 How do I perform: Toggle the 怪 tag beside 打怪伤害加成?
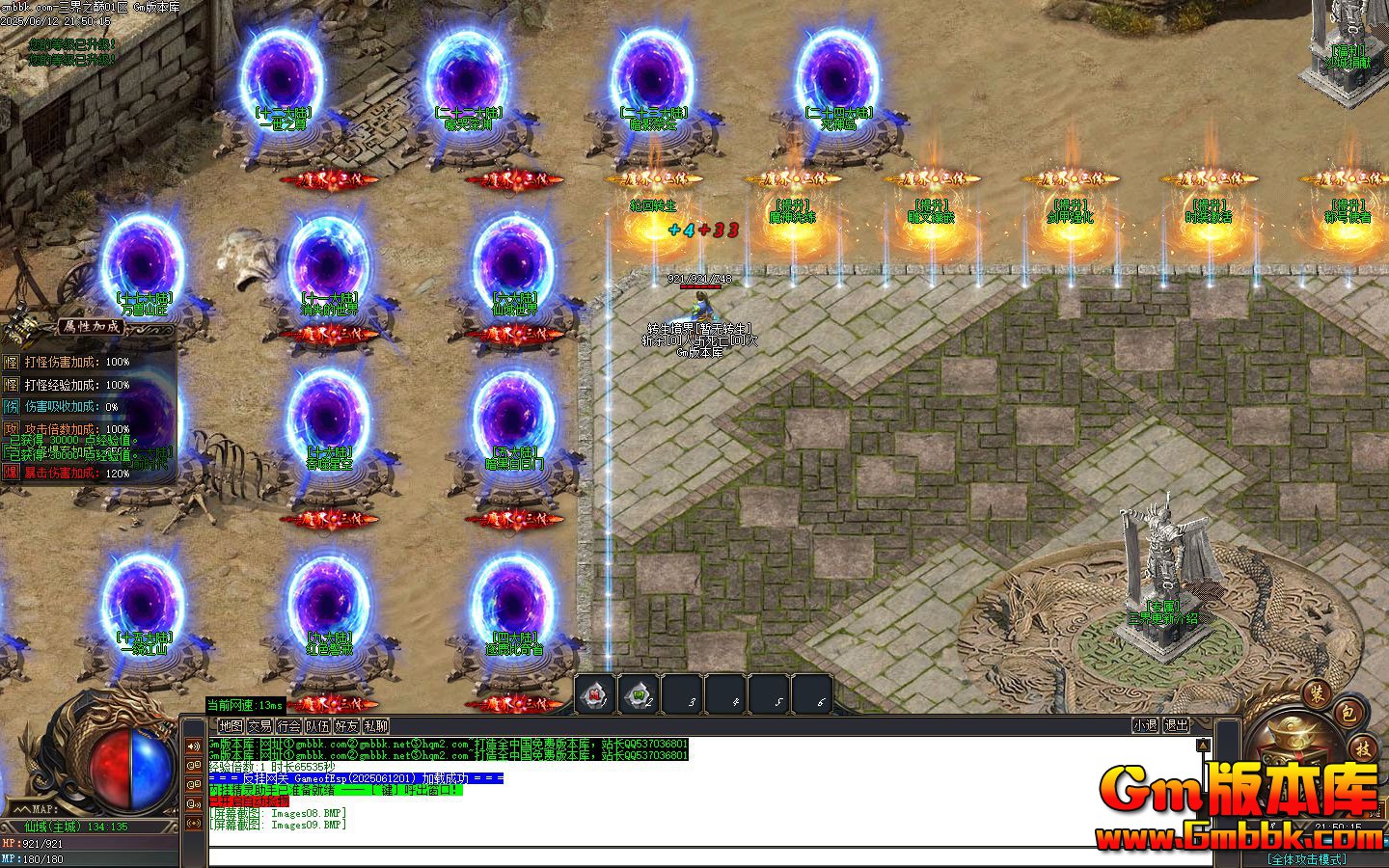pos(11,364)
